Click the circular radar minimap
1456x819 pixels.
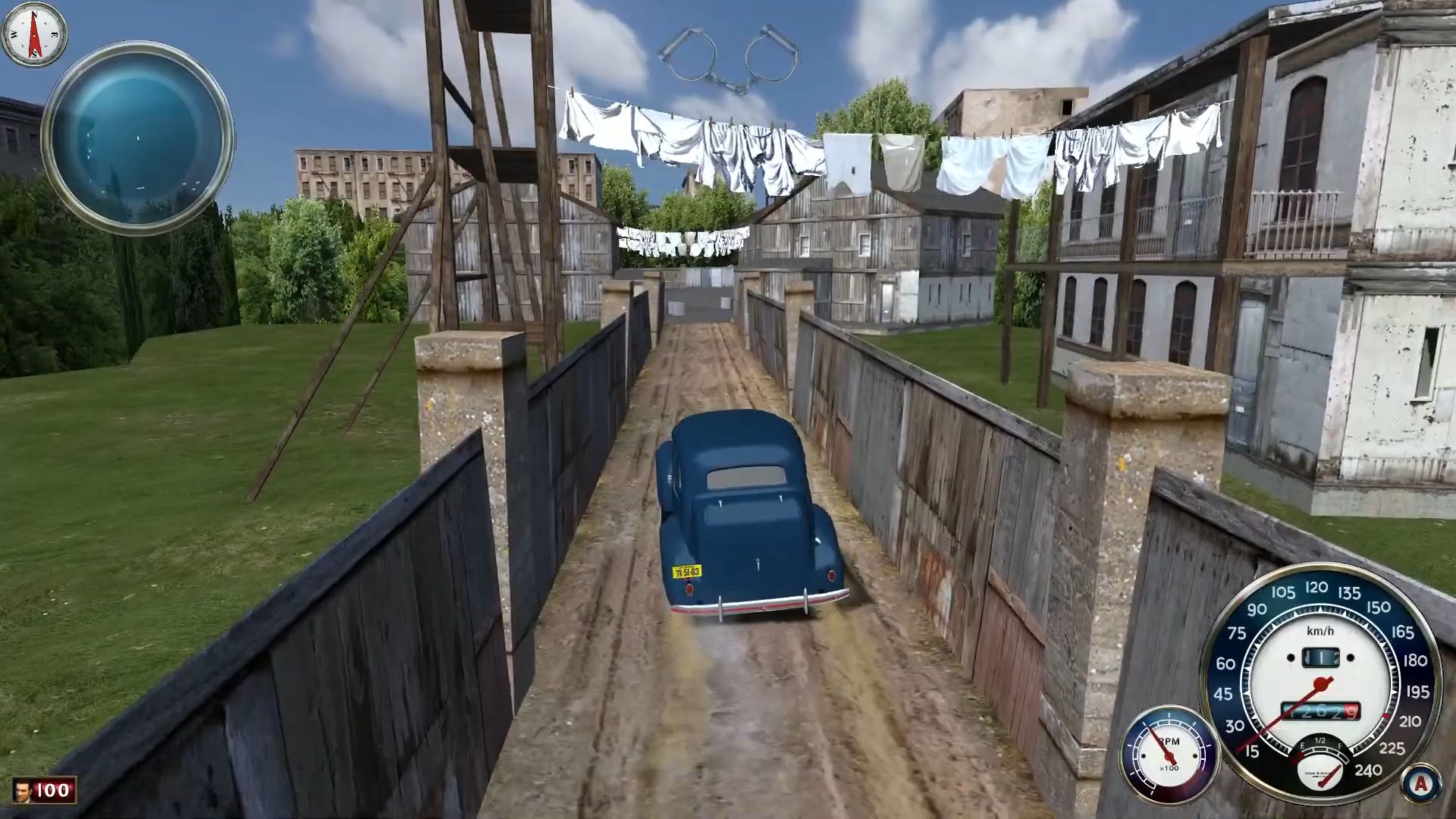[137, 136]
